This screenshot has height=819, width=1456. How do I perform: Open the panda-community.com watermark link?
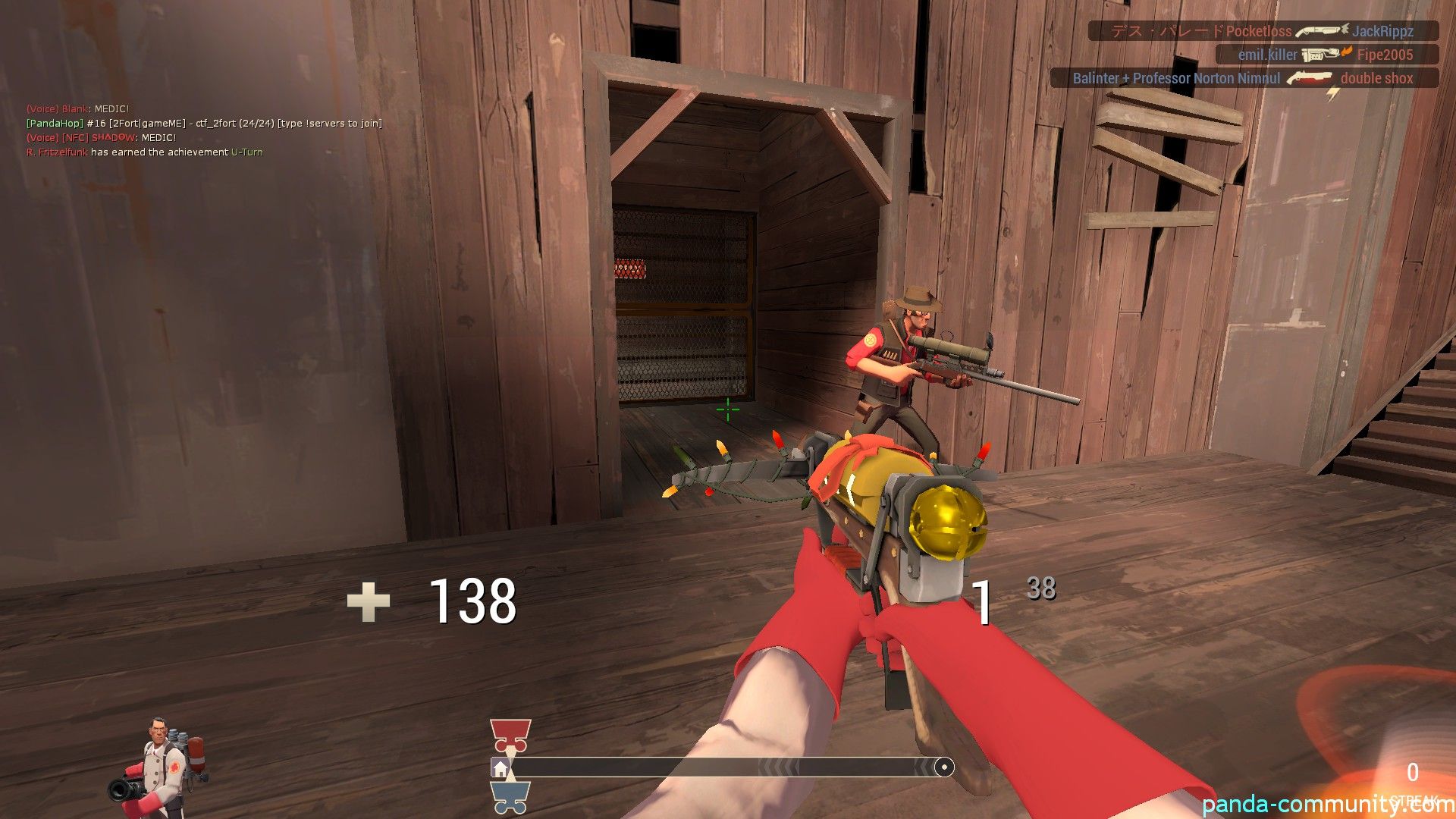pyautogui.click(x=1327, y=805)
